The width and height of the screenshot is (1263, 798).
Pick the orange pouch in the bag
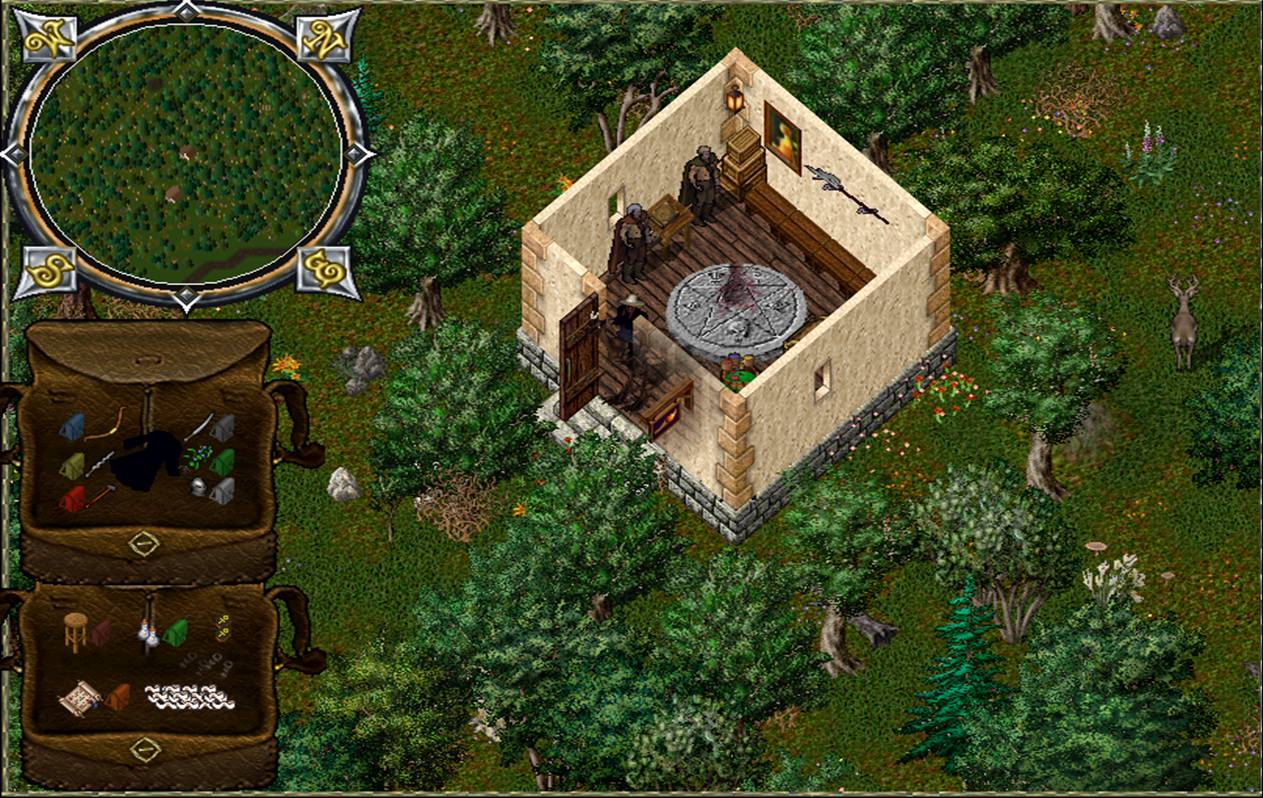[x=118, y=696]
